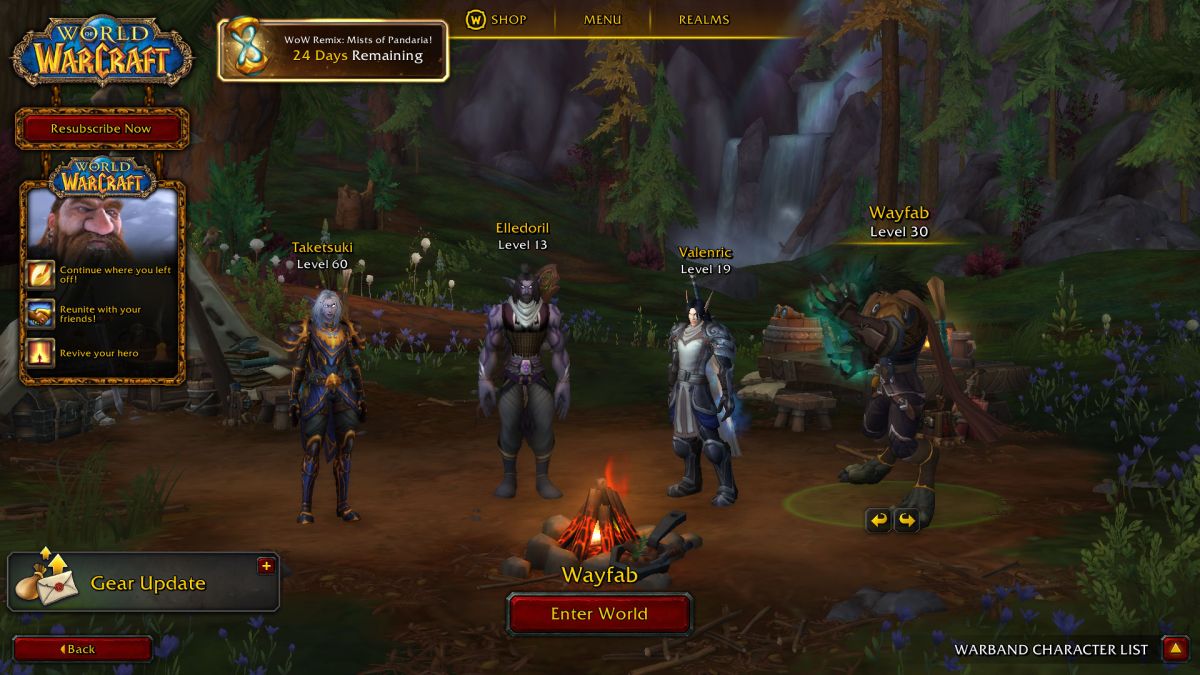Enter the world as Wayfab
The image size is (1200, 675).
point(599,614)
